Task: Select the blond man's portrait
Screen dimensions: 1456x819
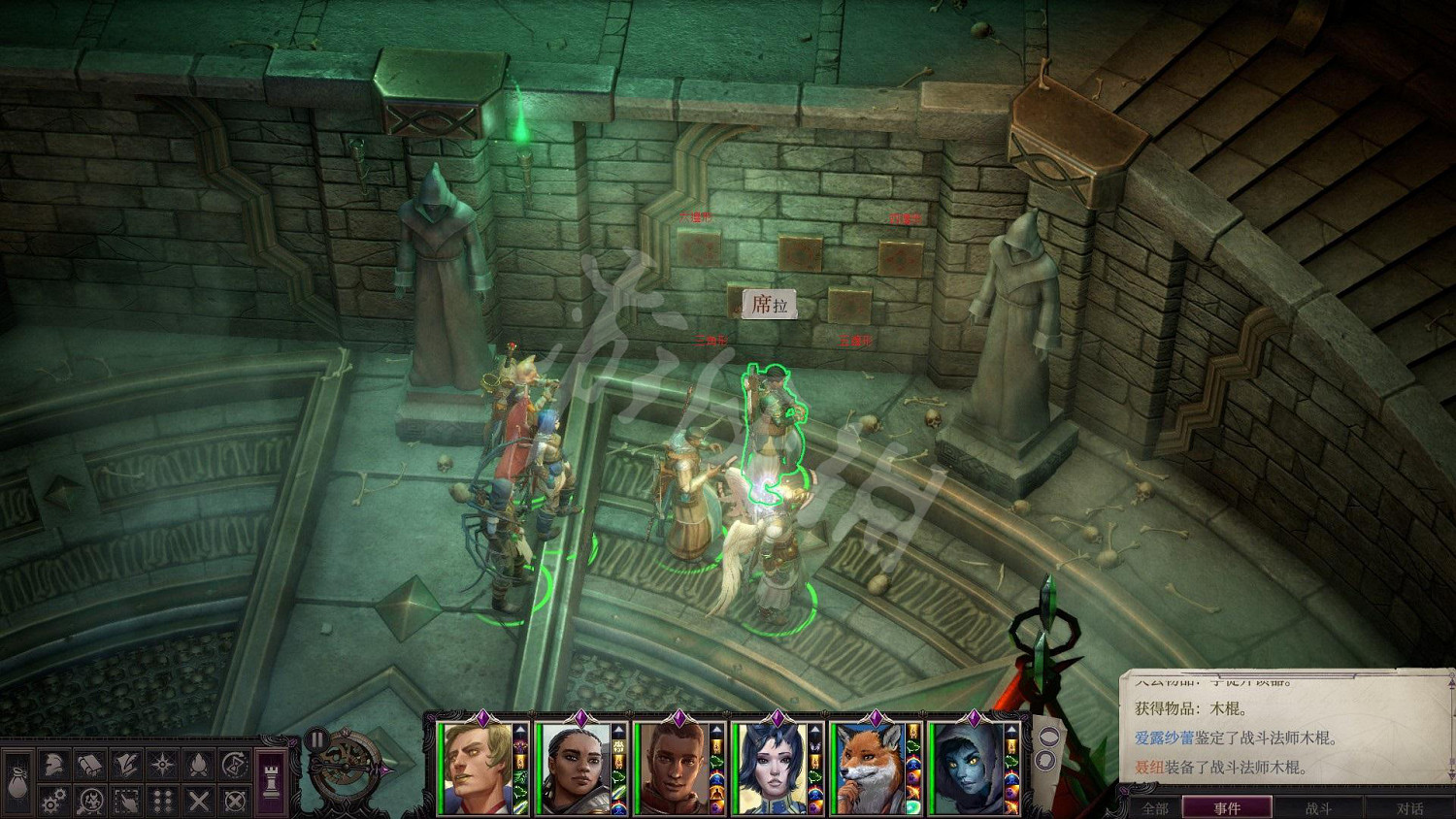Action: point(477,769)
